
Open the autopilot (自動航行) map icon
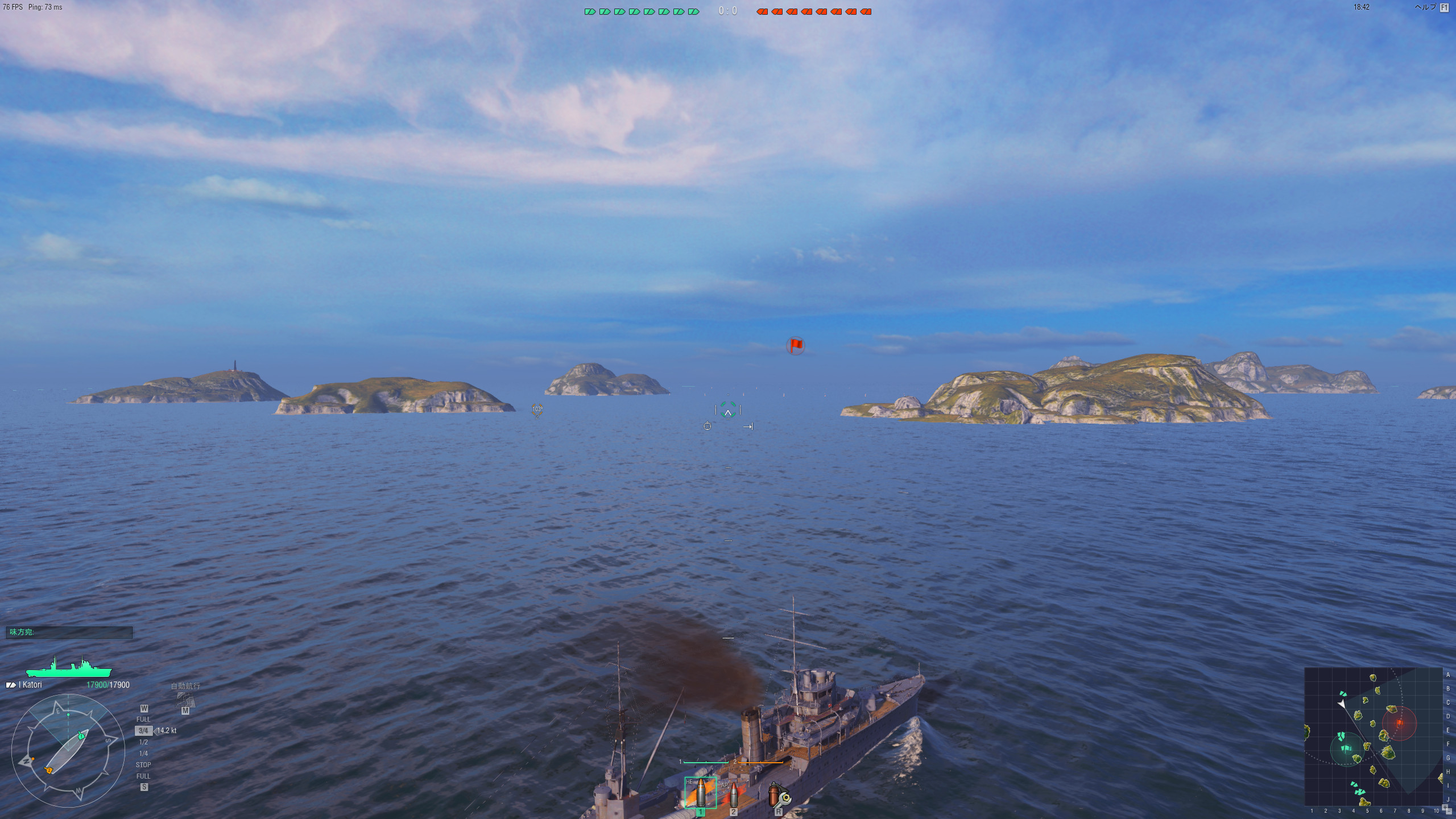tap(185, 699)
